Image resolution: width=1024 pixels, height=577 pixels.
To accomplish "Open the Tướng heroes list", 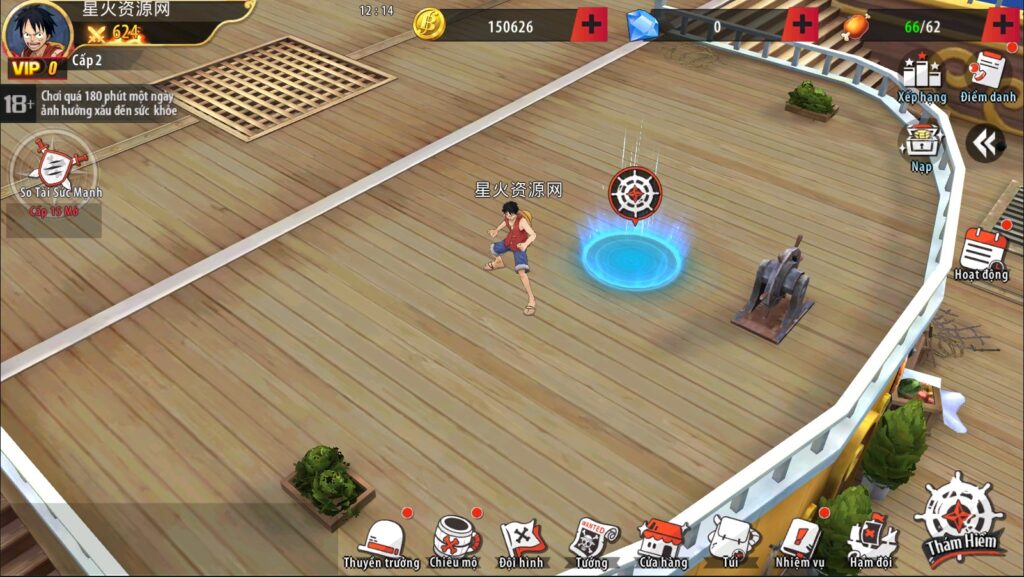I will point(591,543).
